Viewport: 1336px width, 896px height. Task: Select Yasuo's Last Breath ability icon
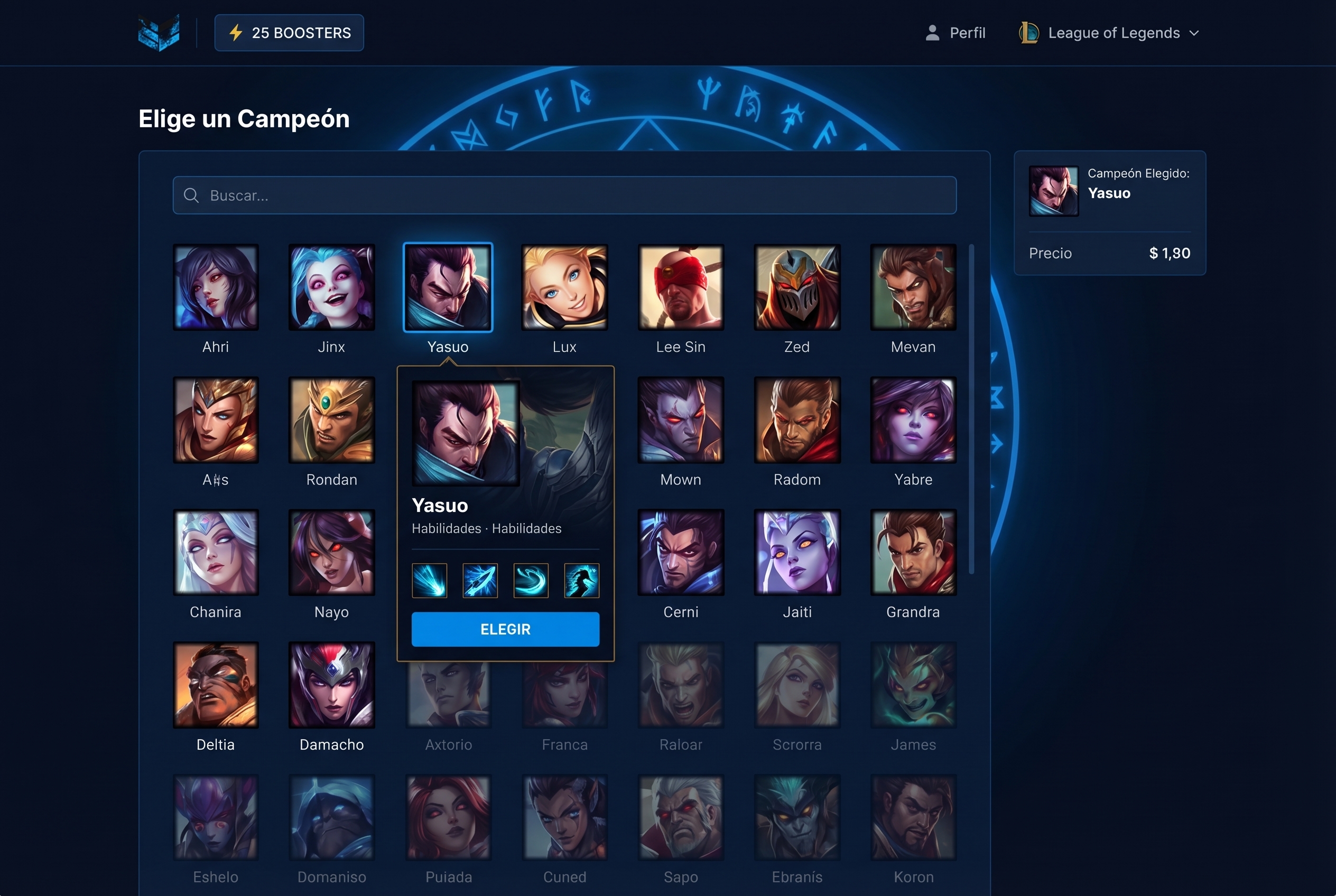coord(581,580)
